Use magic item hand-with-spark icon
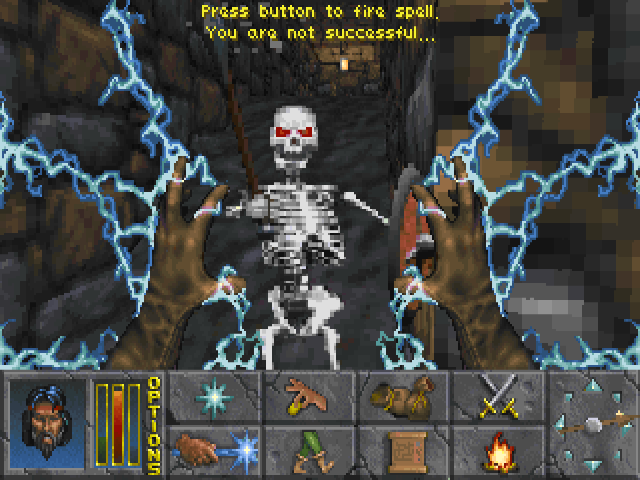Image resolution: width=640 pixels, height=480 pixels. tap(214, 449)
